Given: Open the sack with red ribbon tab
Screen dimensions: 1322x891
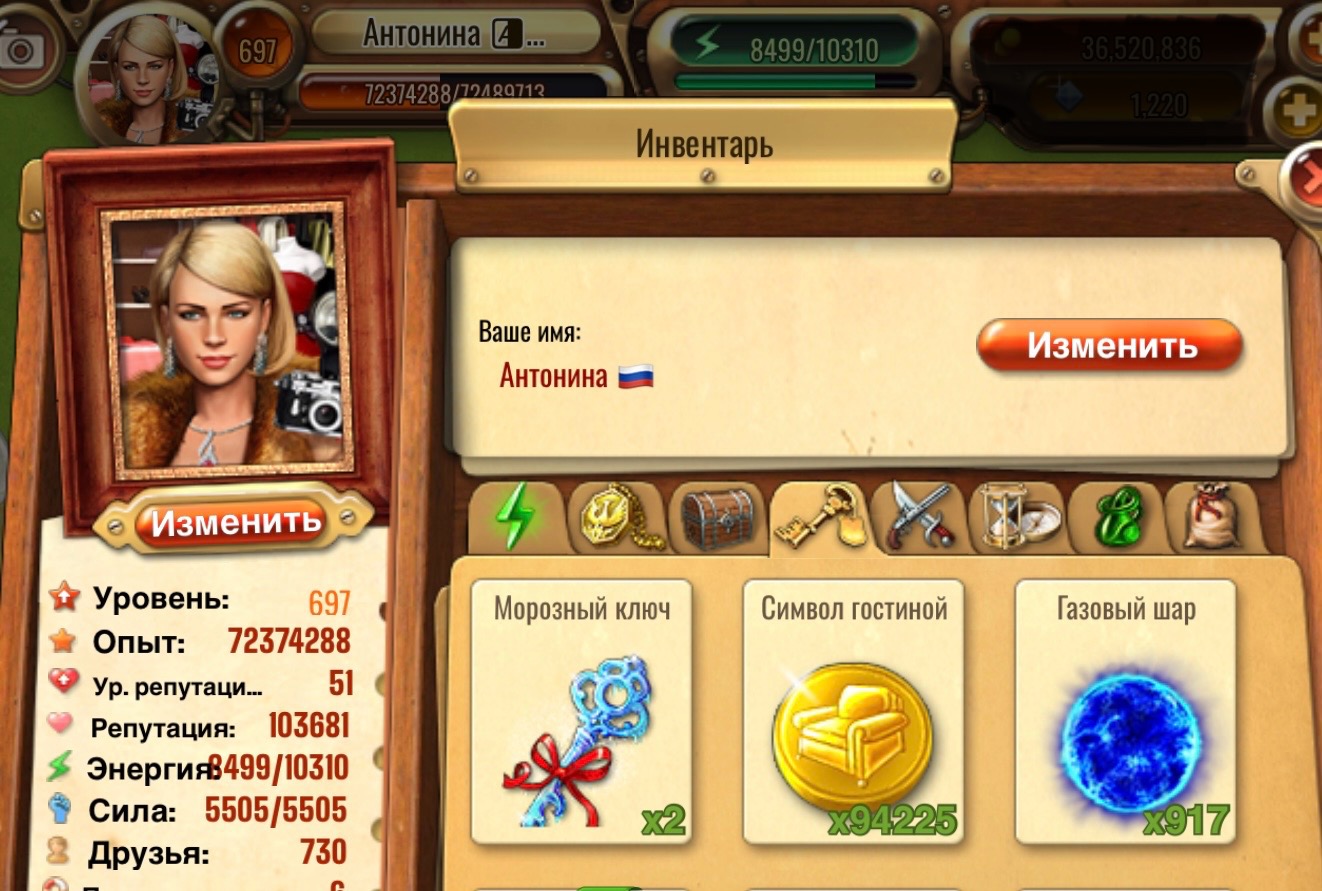Looking at the screenshot, I should (x=1212, y=518).
